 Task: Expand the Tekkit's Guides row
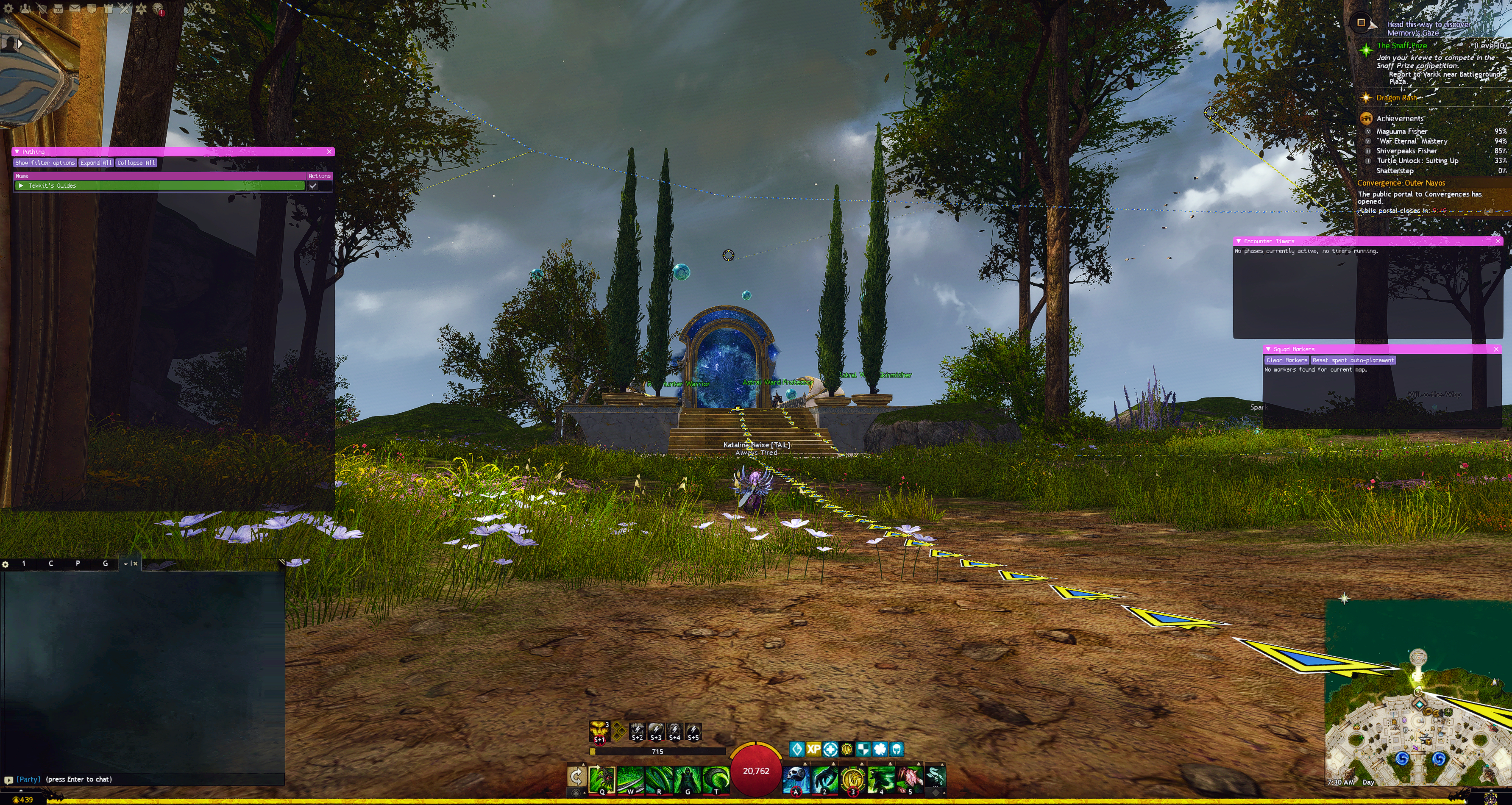pyautogui.click(x=21, y=186)
